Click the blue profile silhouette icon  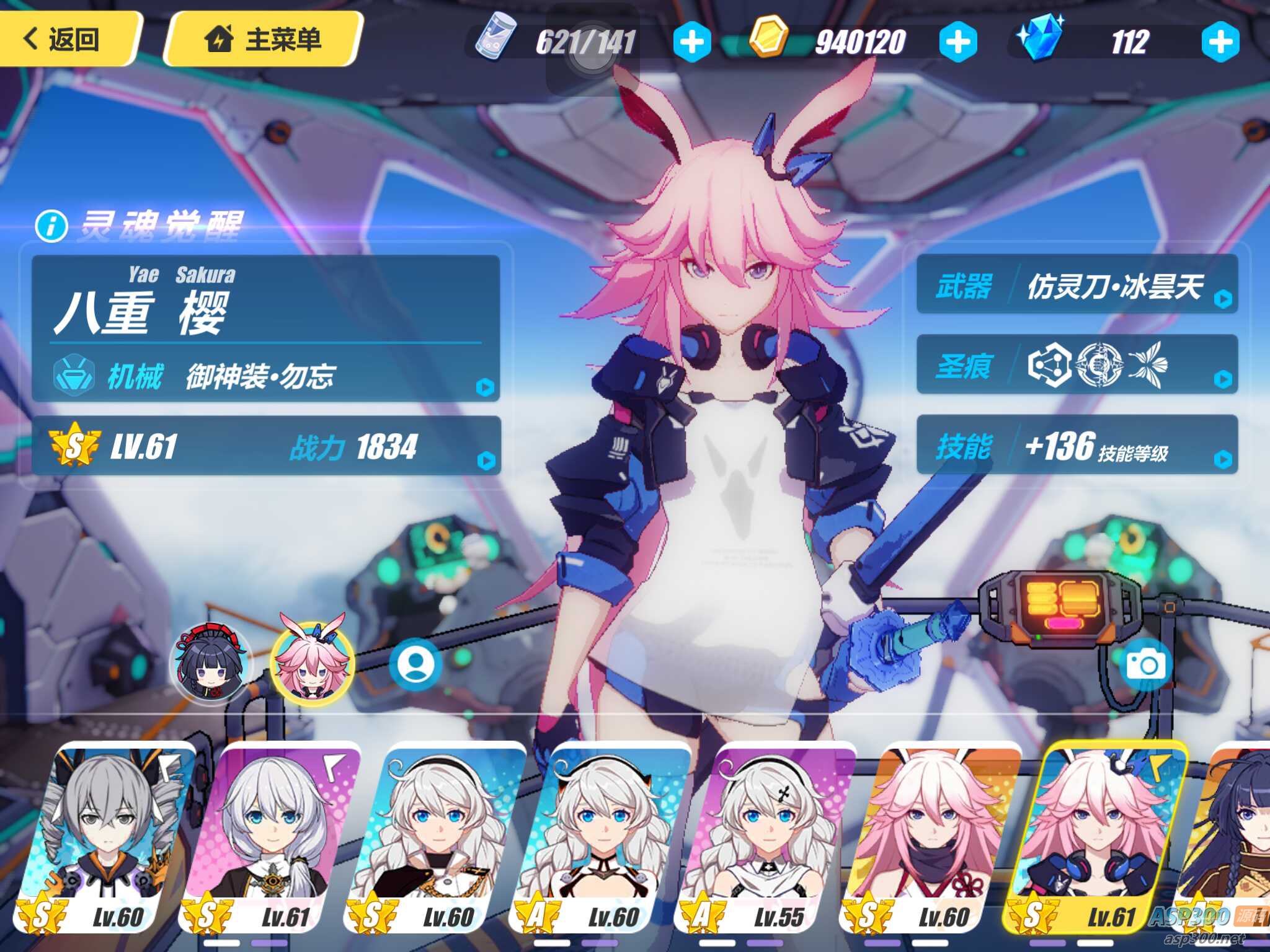(x=415, y=663)
